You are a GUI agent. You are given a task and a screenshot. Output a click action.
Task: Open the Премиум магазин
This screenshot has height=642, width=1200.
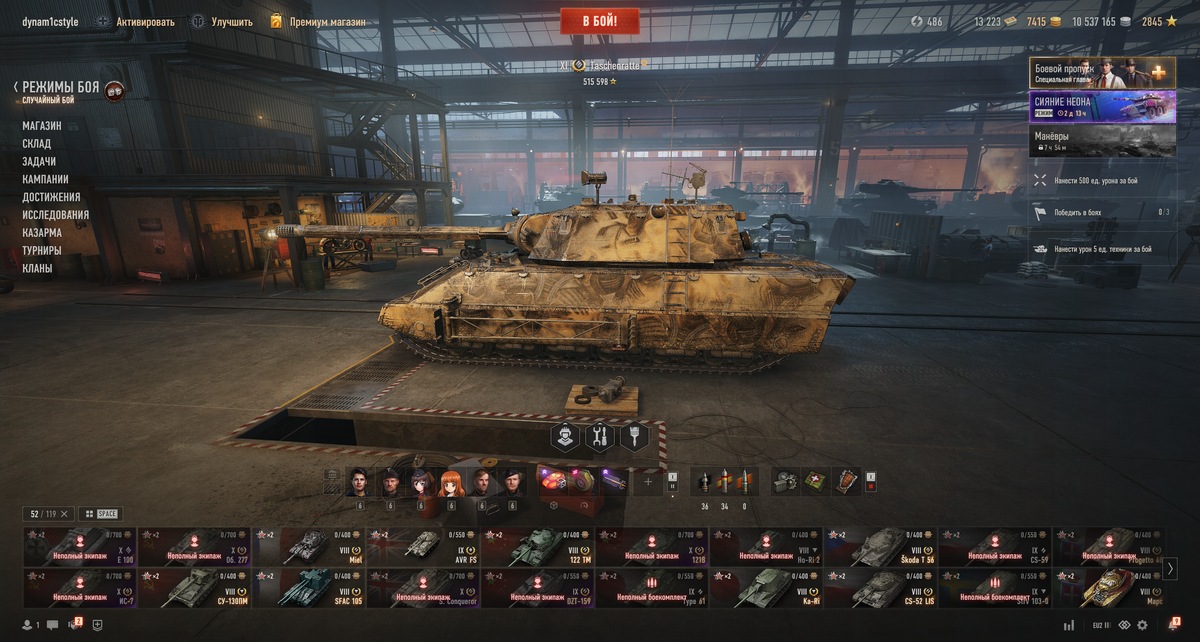coord(318,22)
